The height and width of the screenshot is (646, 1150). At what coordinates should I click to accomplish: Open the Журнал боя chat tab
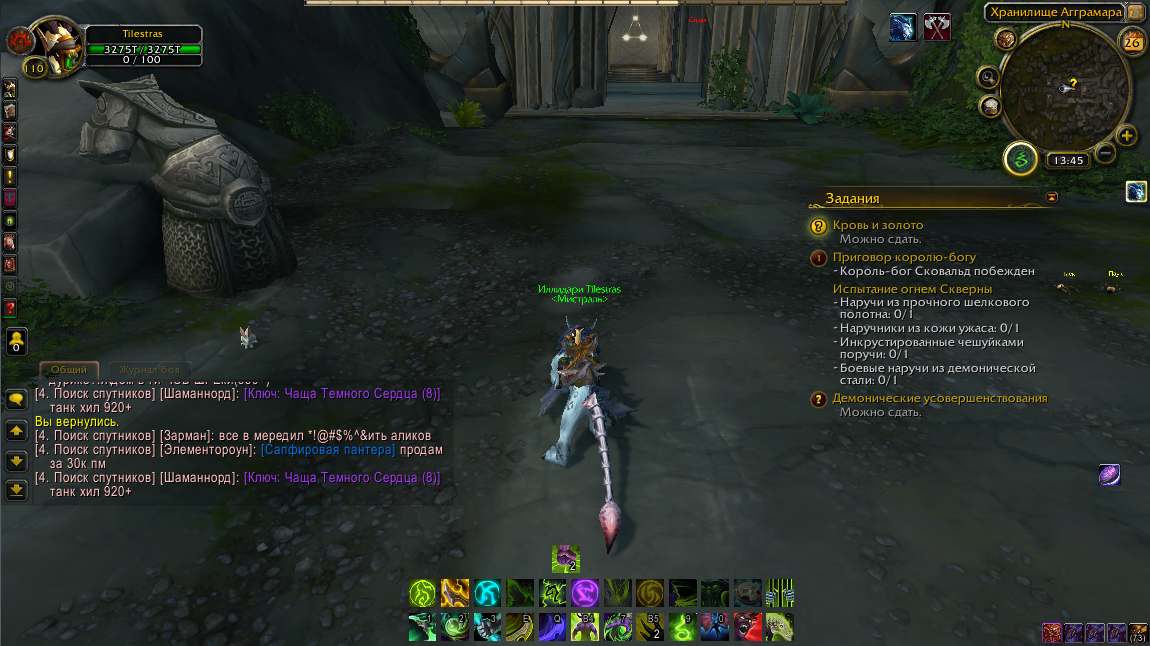pyautogui.click(x=143, y=370)
